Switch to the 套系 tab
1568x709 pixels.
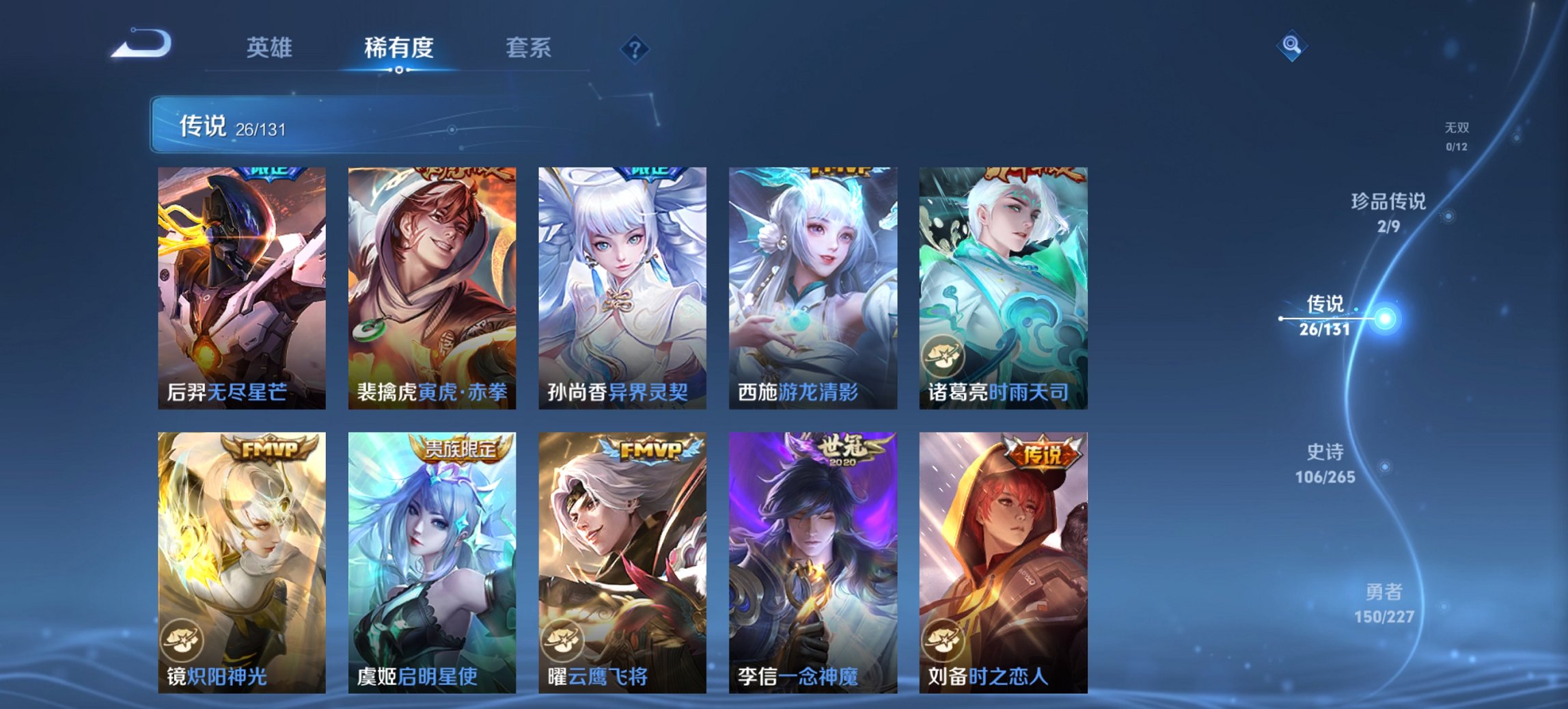click(x=528, y=48)
